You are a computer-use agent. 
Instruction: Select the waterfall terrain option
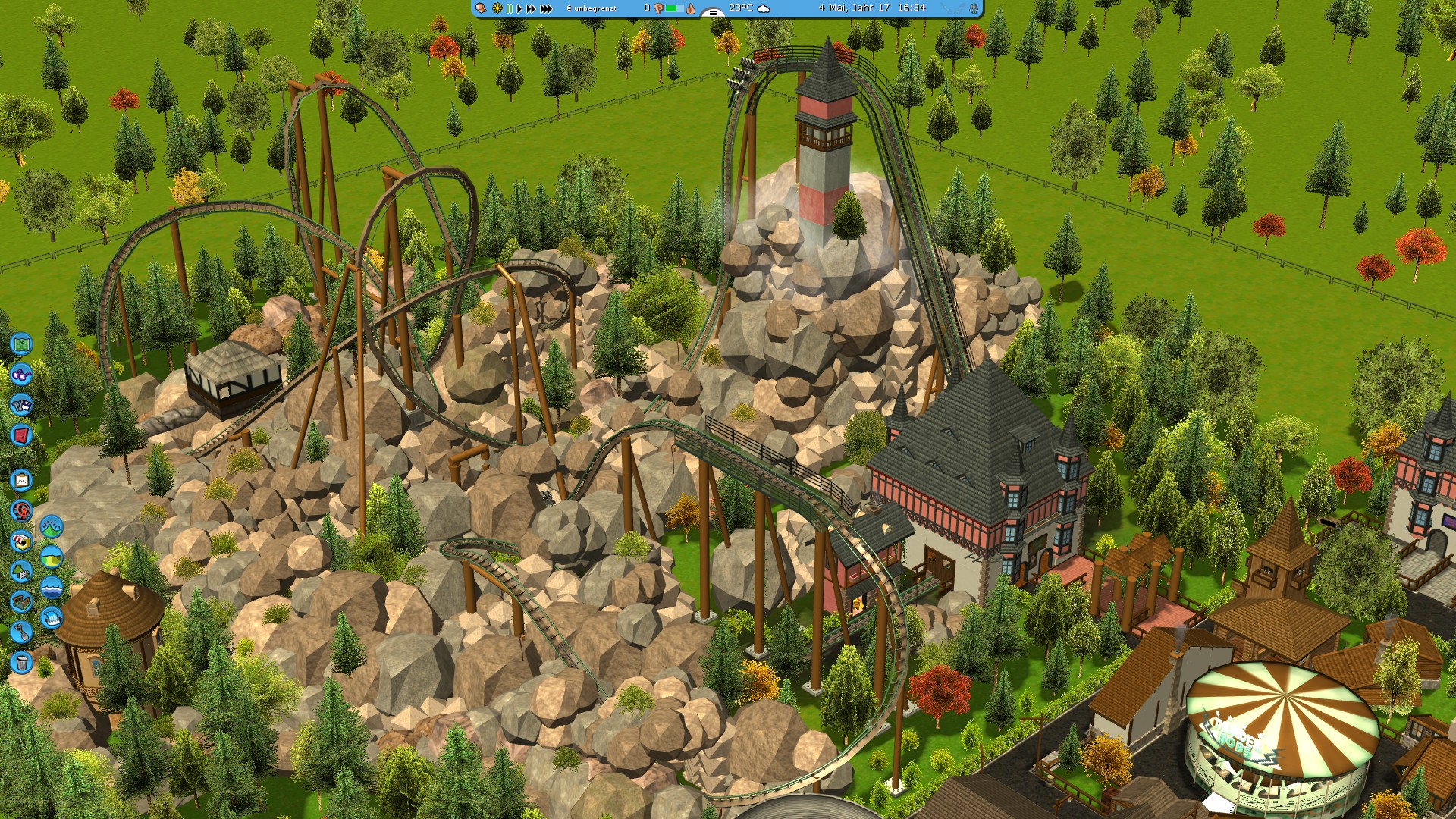[x=51, y=616]
